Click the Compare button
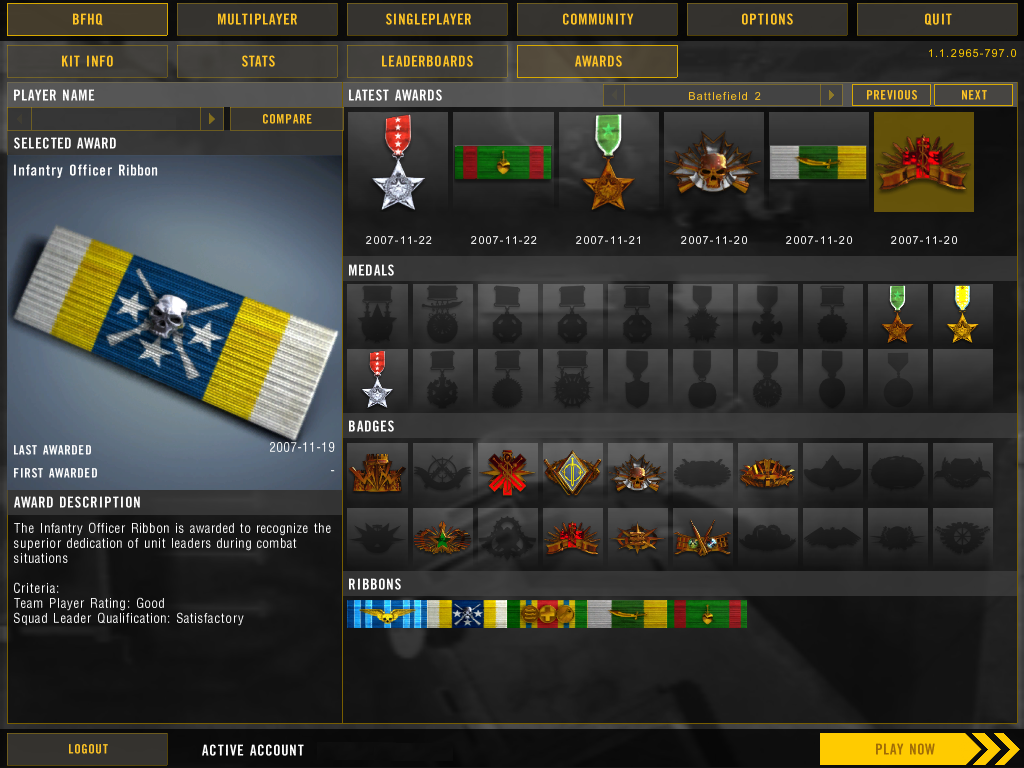The image size is (1024, 768). tap(286, 119)
